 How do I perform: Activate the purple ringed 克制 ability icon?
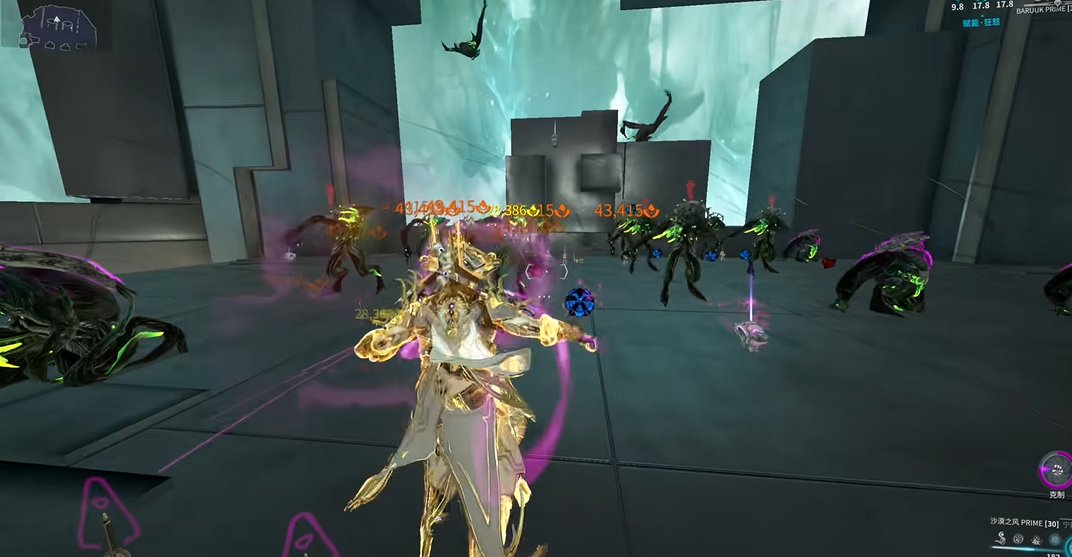pos(1055,469)
